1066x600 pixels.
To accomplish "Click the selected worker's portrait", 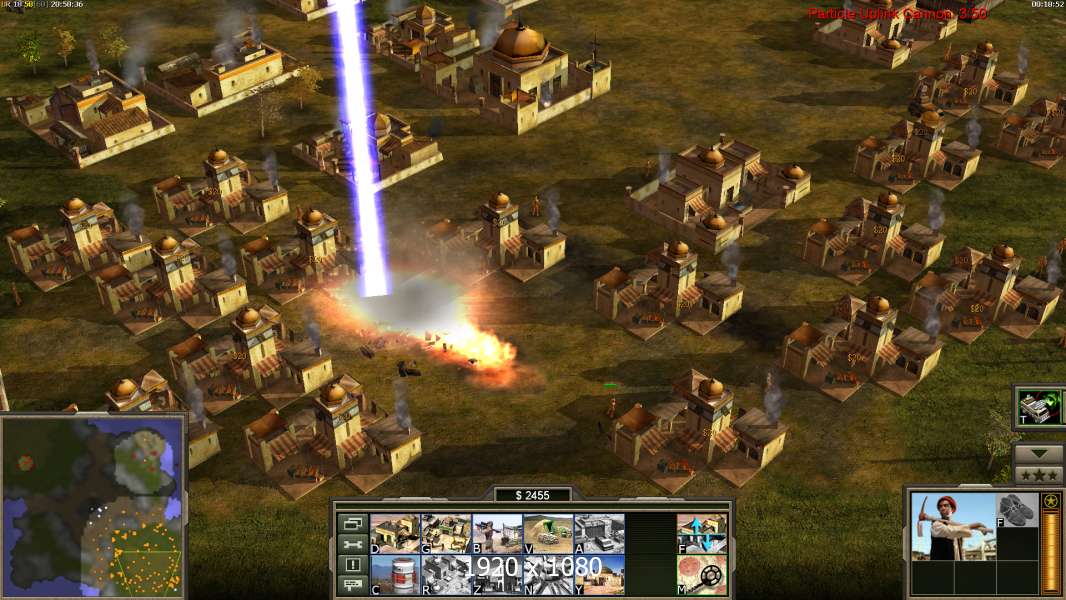I will 952,526.
